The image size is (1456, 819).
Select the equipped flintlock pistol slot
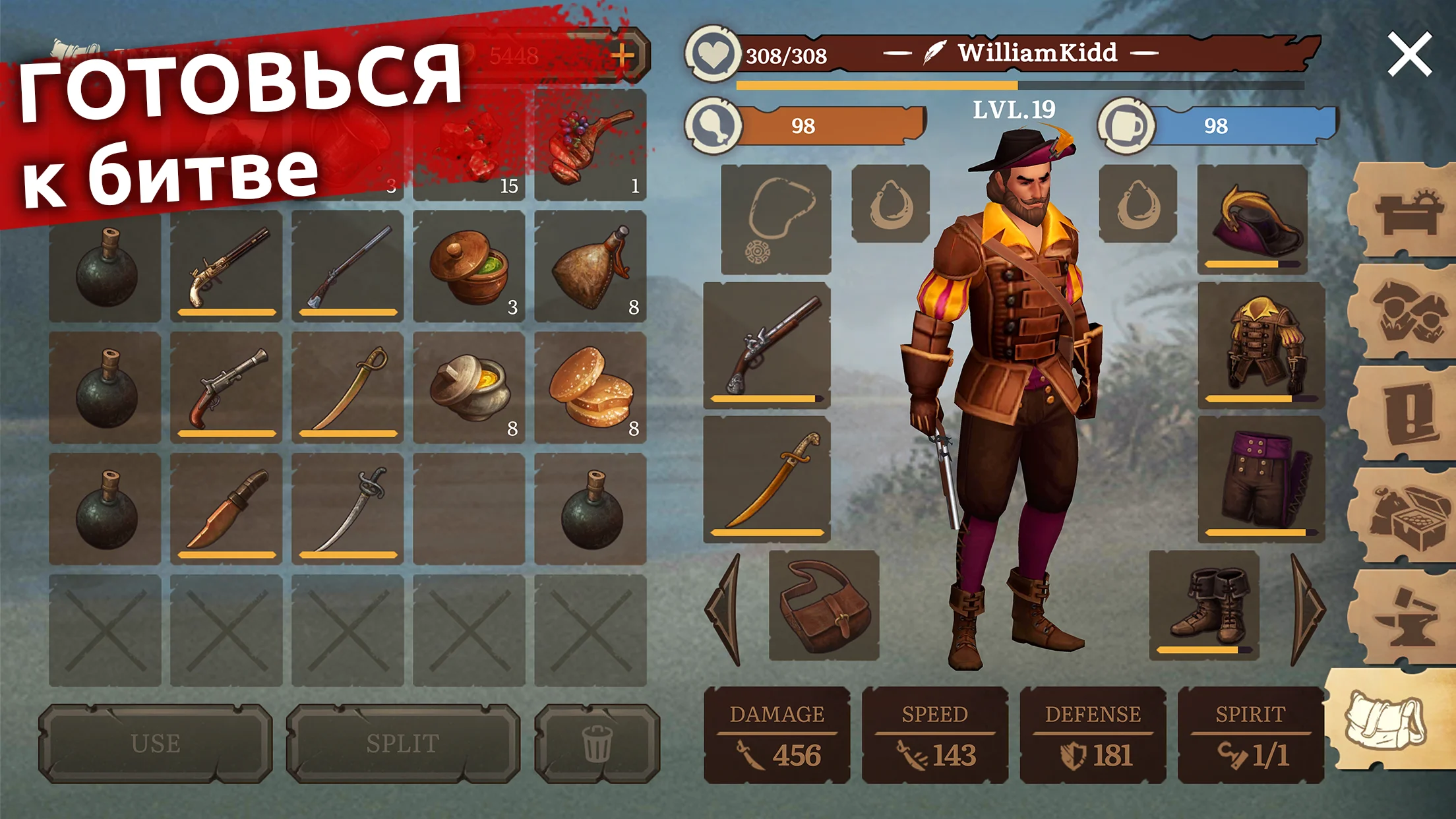[767, 345]
